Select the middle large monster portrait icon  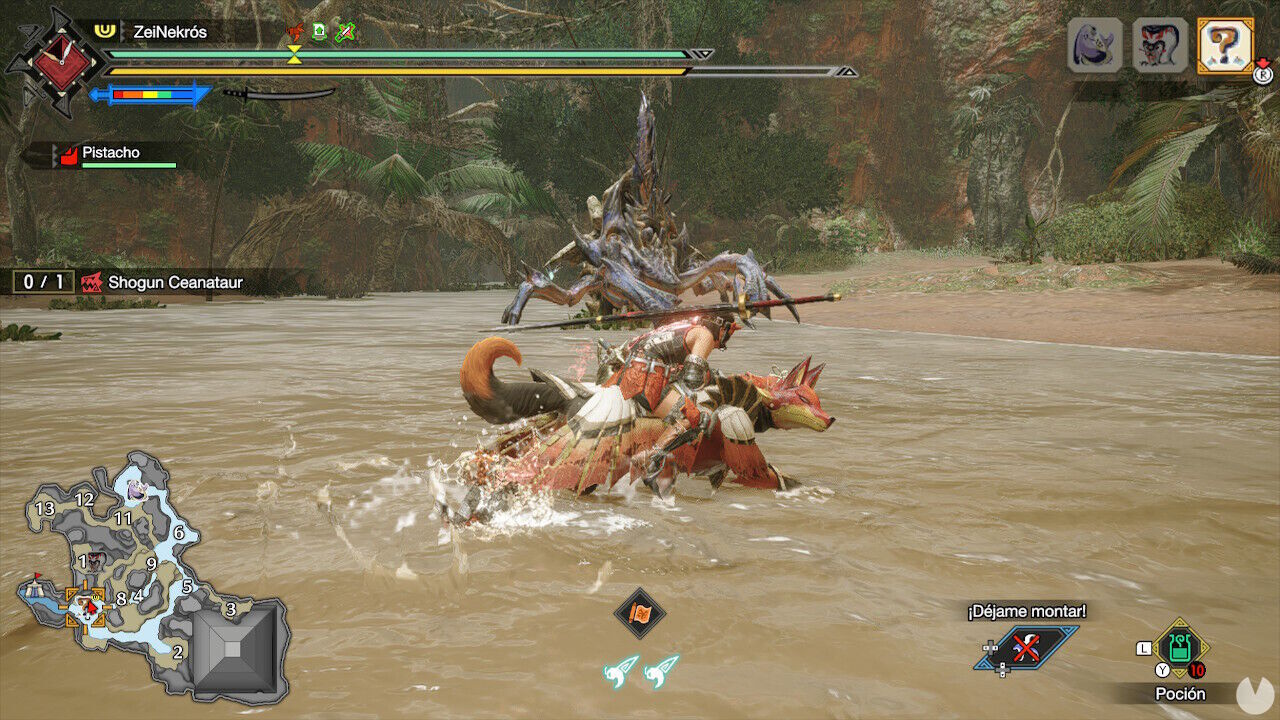click(x=1158, y=43)
